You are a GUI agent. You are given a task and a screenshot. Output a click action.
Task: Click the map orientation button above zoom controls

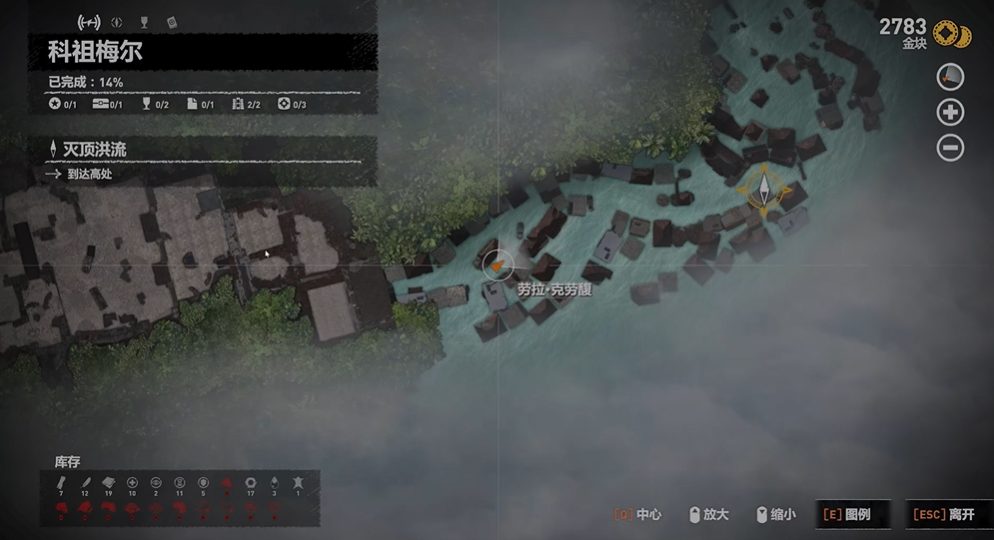point(950,76)
